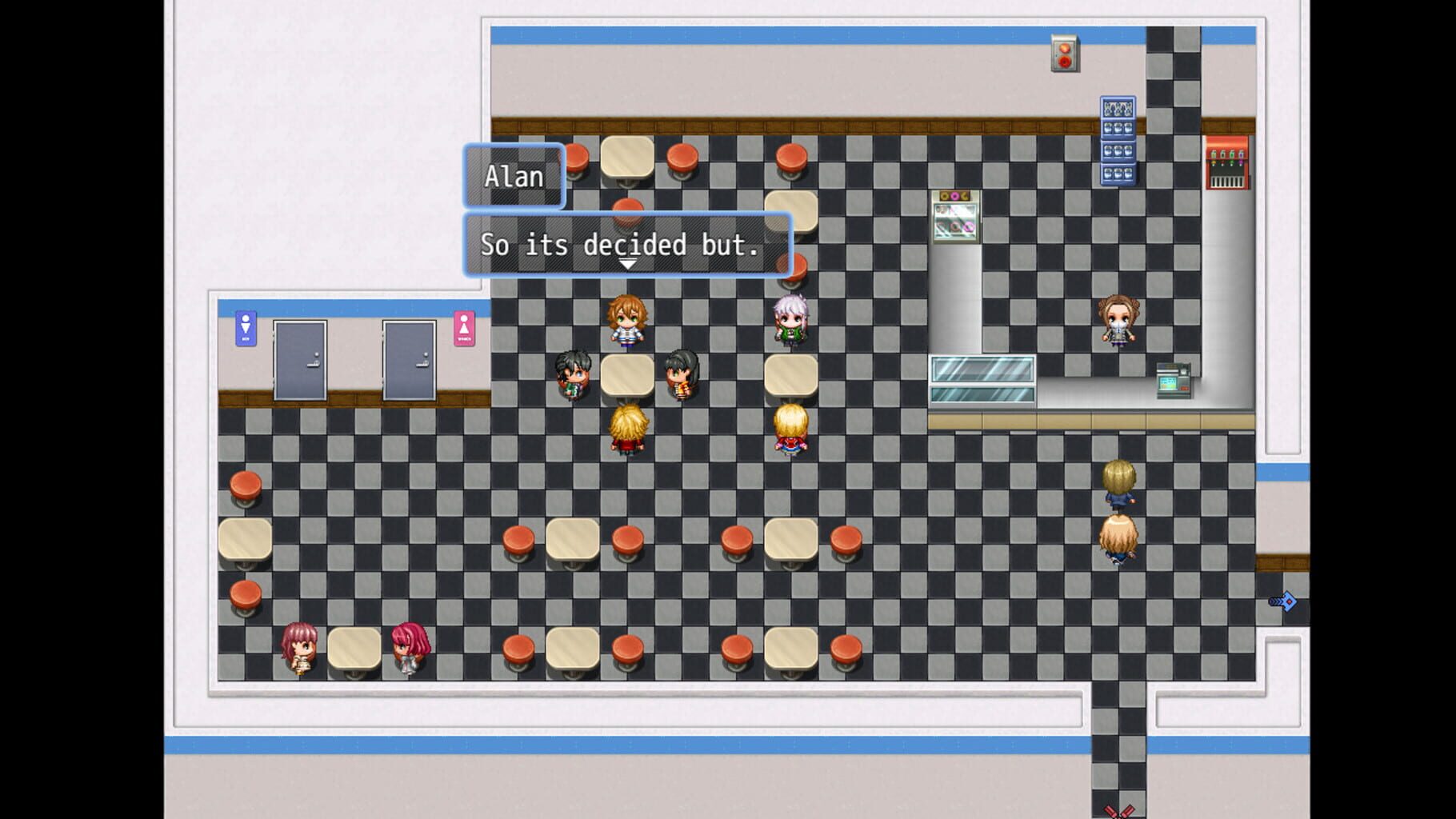Click the dialogue box reading 'So its decided but.'
This screenshot has width=1456, height=819.
(x=626, y=244)
